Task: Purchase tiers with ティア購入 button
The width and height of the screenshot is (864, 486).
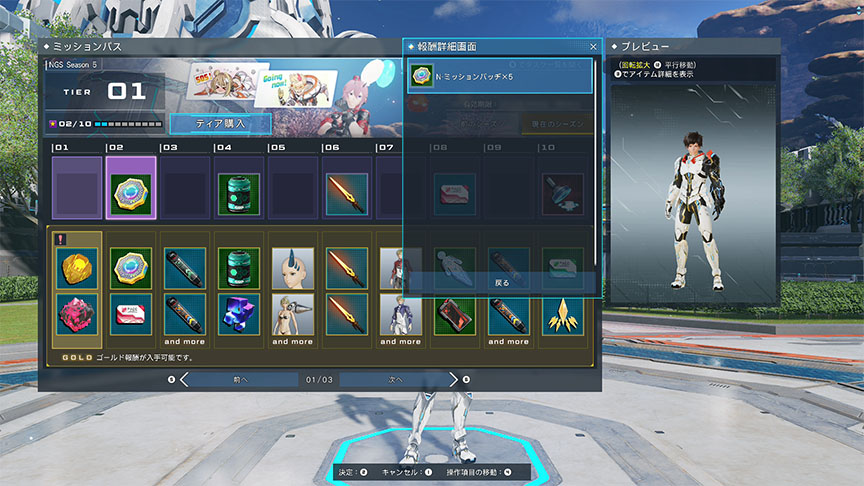Action: pyautogui.click(x=220, y=123)
